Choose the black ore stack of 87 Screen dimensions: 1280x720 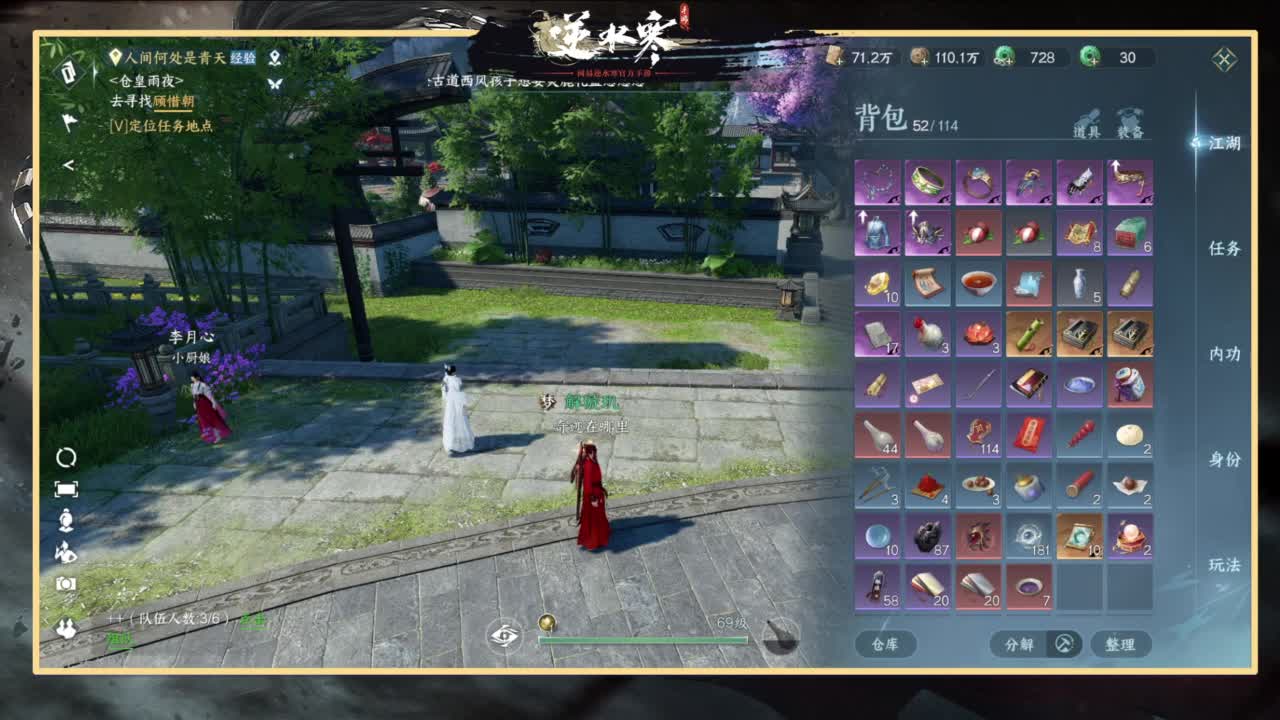[928, 536]
